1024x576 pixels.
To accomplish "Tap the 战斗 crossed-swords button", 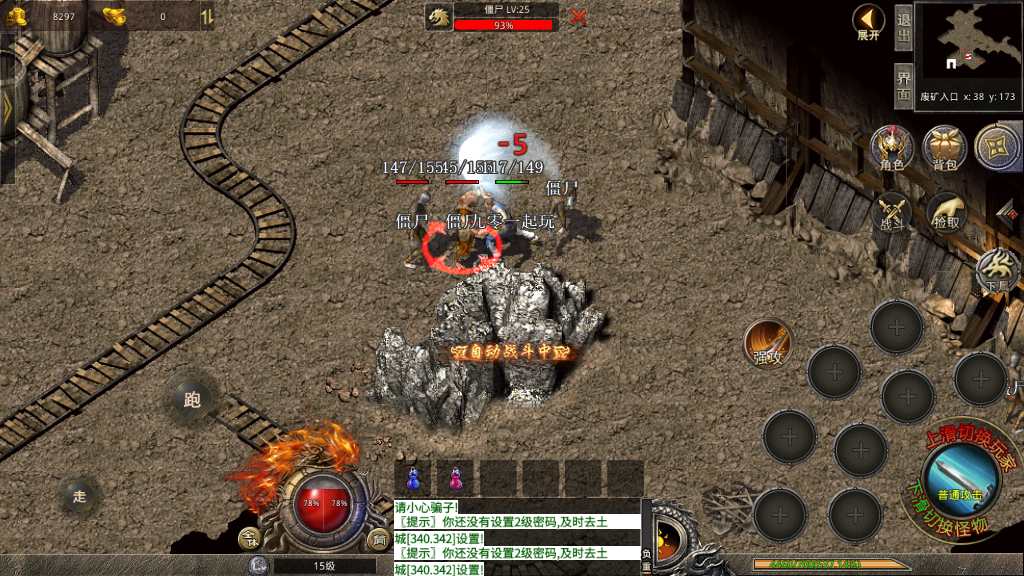I will point(891,213).
